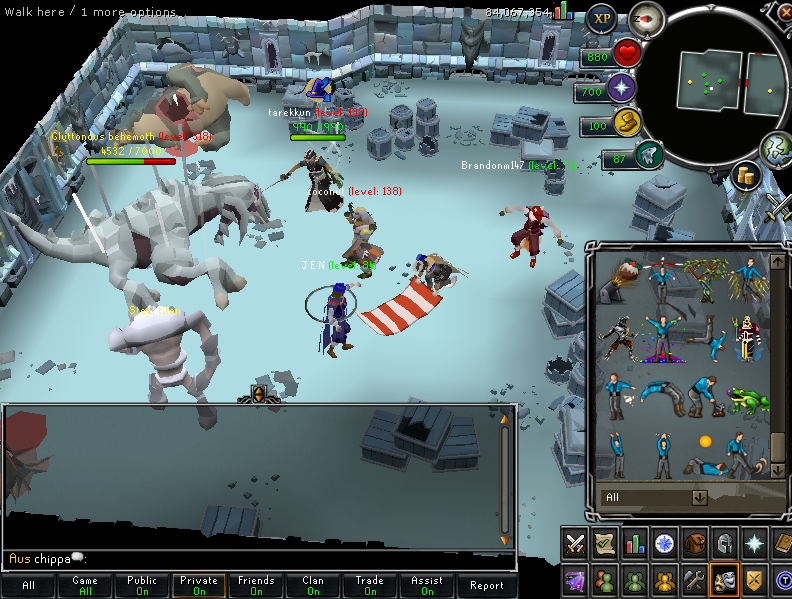The image size is (792, 599).
Task: Open the wrench settings tab
Action: tap(694, 578)
